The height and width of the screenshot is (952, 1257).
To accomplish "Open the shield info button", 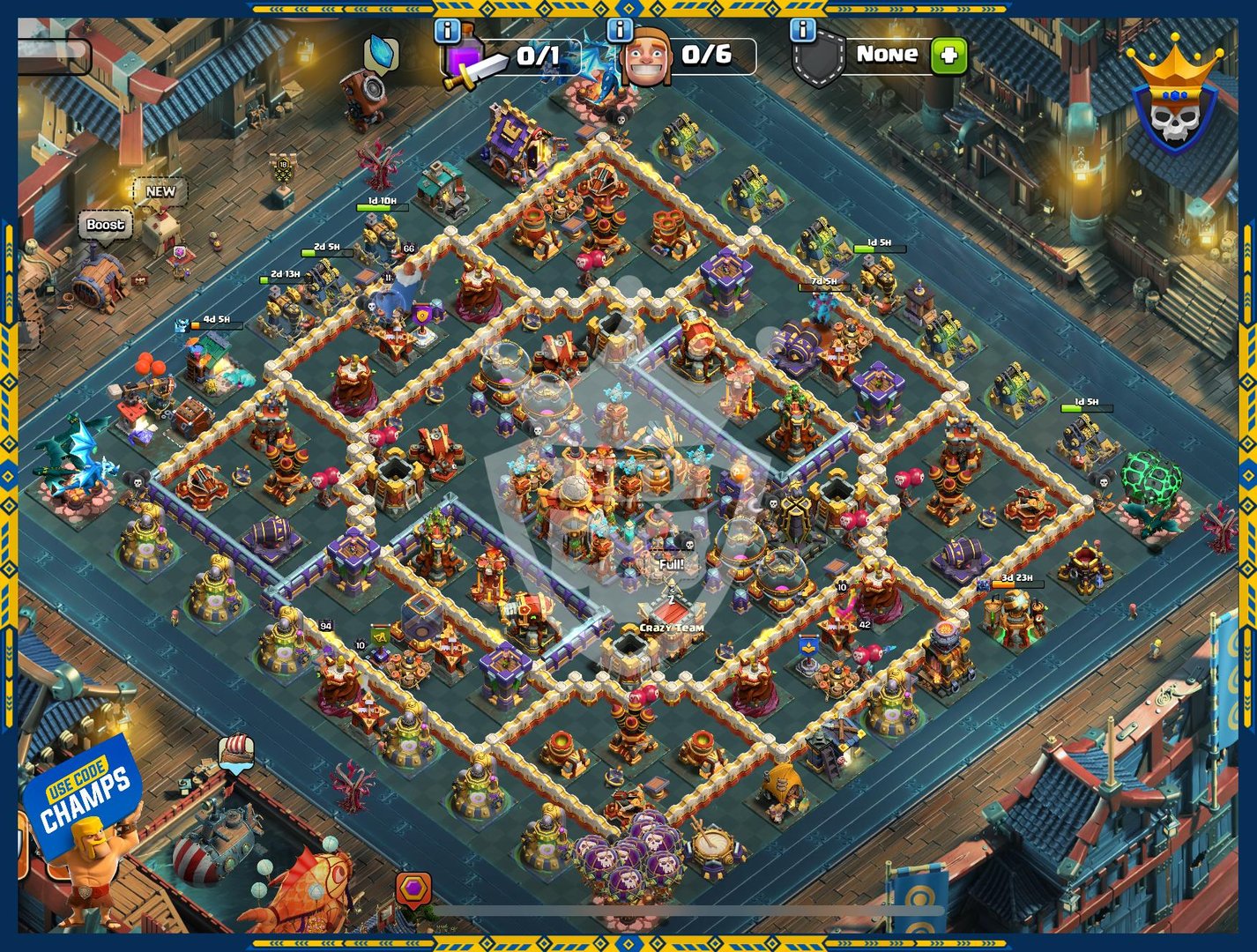I will click(802, 31).
